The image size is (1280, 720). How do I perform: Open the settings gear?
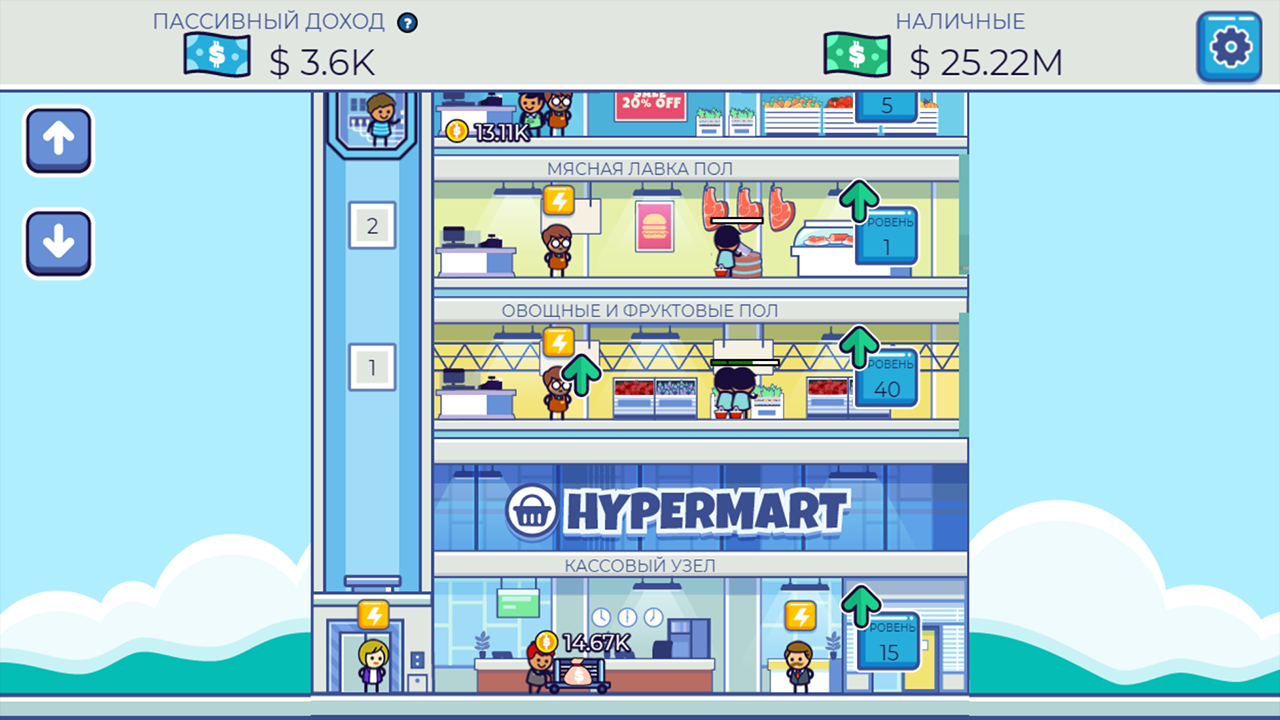click(x=1229, y=46)
